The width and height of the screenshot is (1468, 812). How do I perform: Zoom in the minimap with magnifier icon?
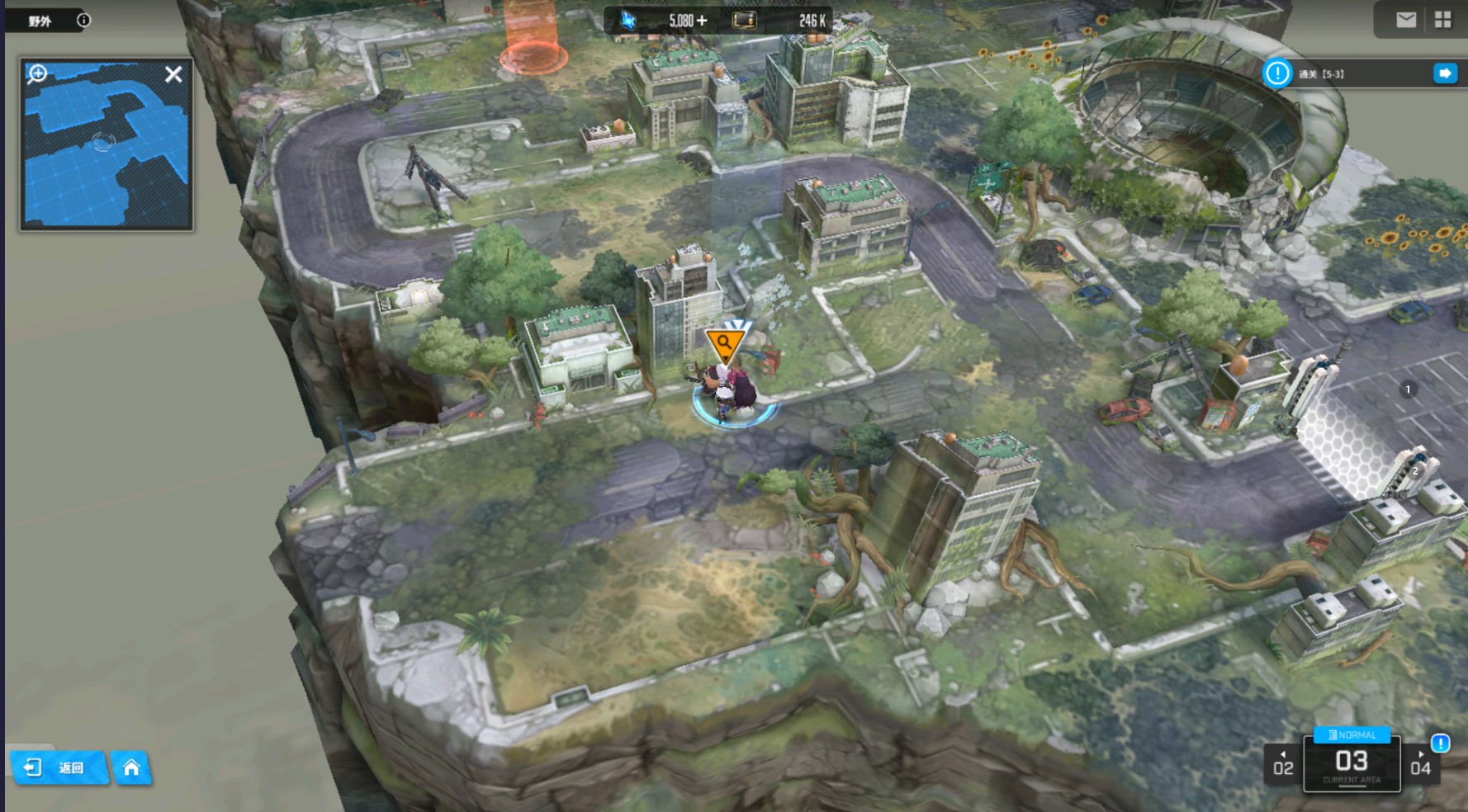(37, 74)
